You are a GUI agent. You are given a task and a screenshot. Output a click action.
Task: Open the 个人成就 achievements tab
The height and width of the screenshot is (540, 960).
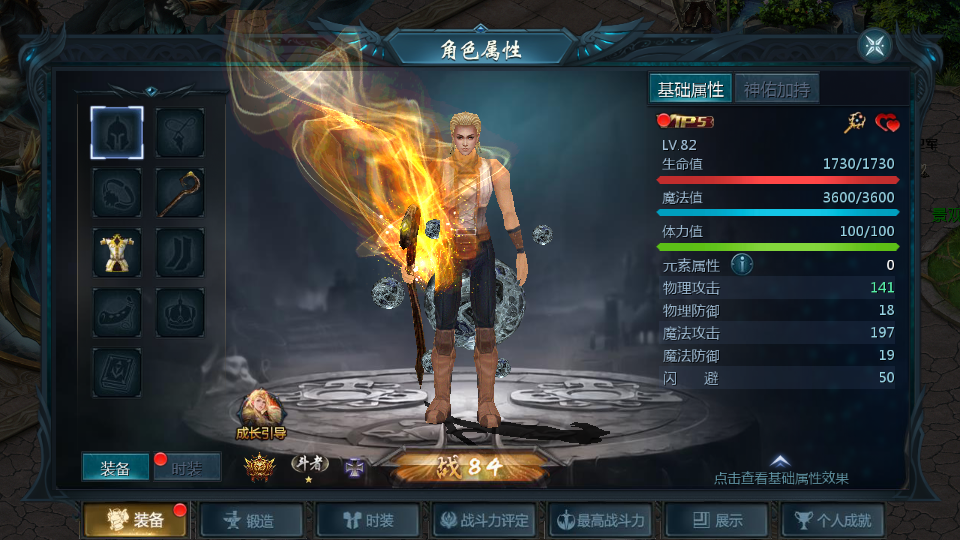tap(833, 520)
